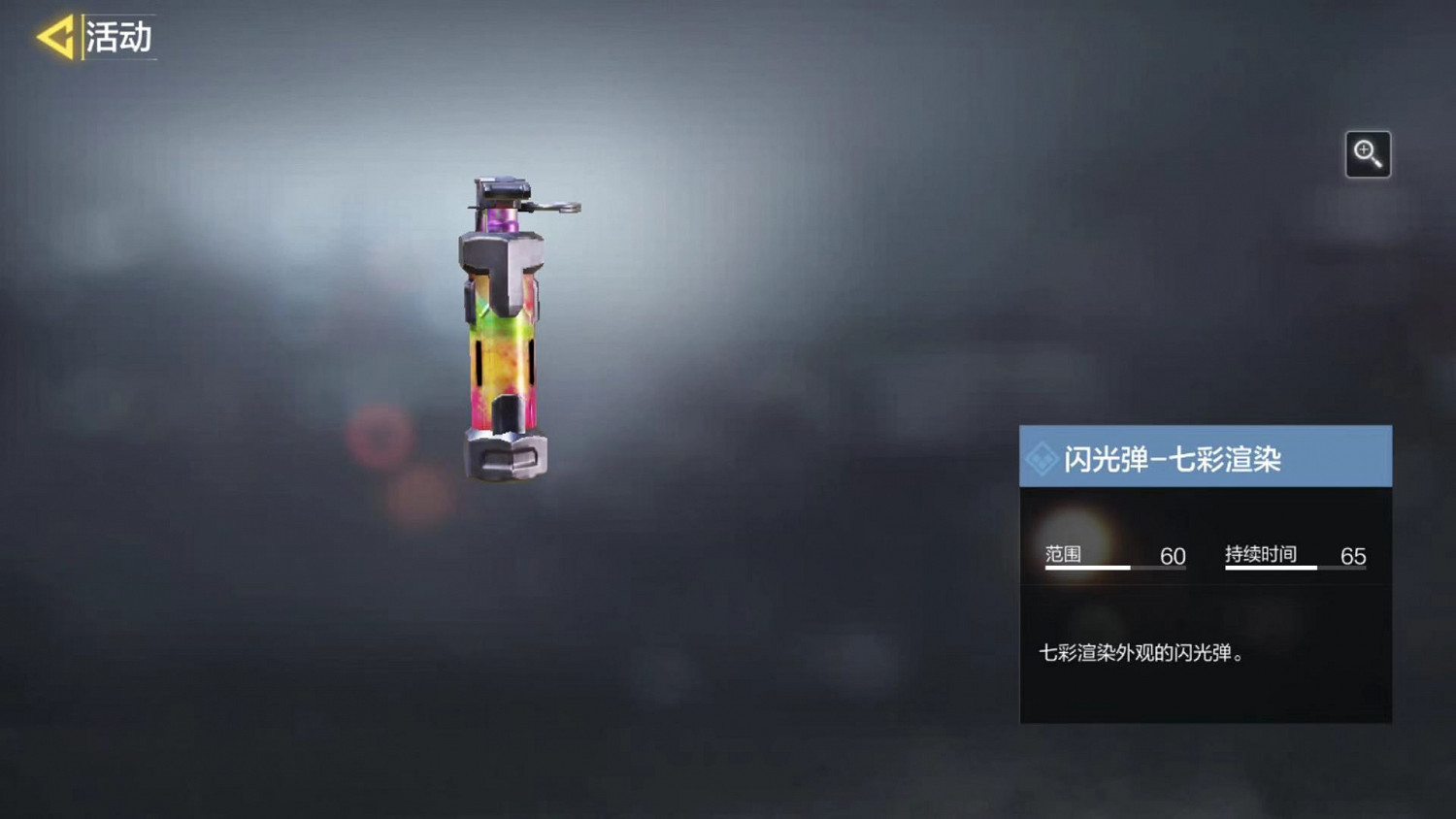Tap the magnifying glass in top-right corner
Image resolution: width=1456 pixels, height=819 pixels.
point(1368,153)
